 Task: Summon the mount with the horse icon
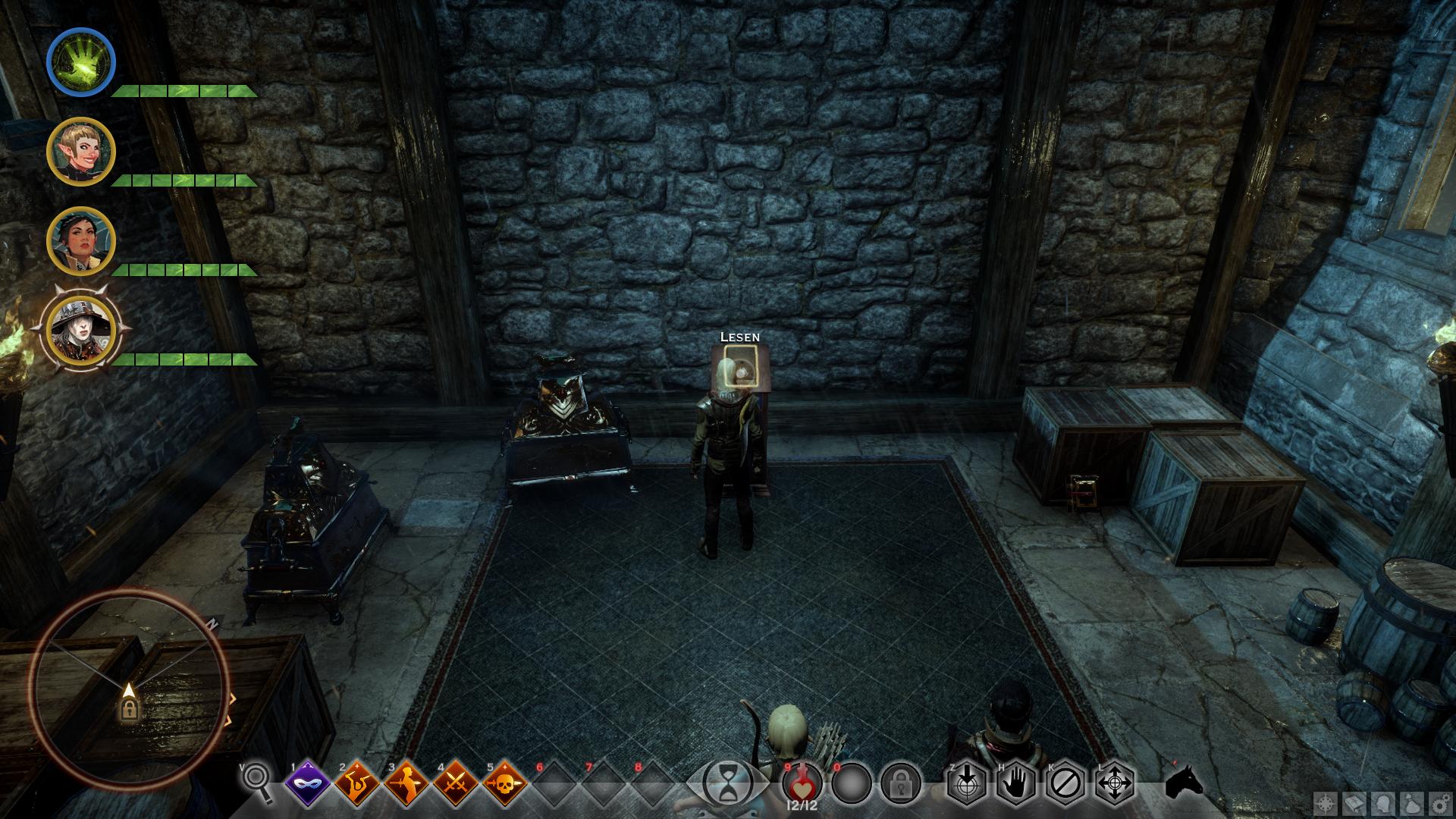[x=1185, y=783]
